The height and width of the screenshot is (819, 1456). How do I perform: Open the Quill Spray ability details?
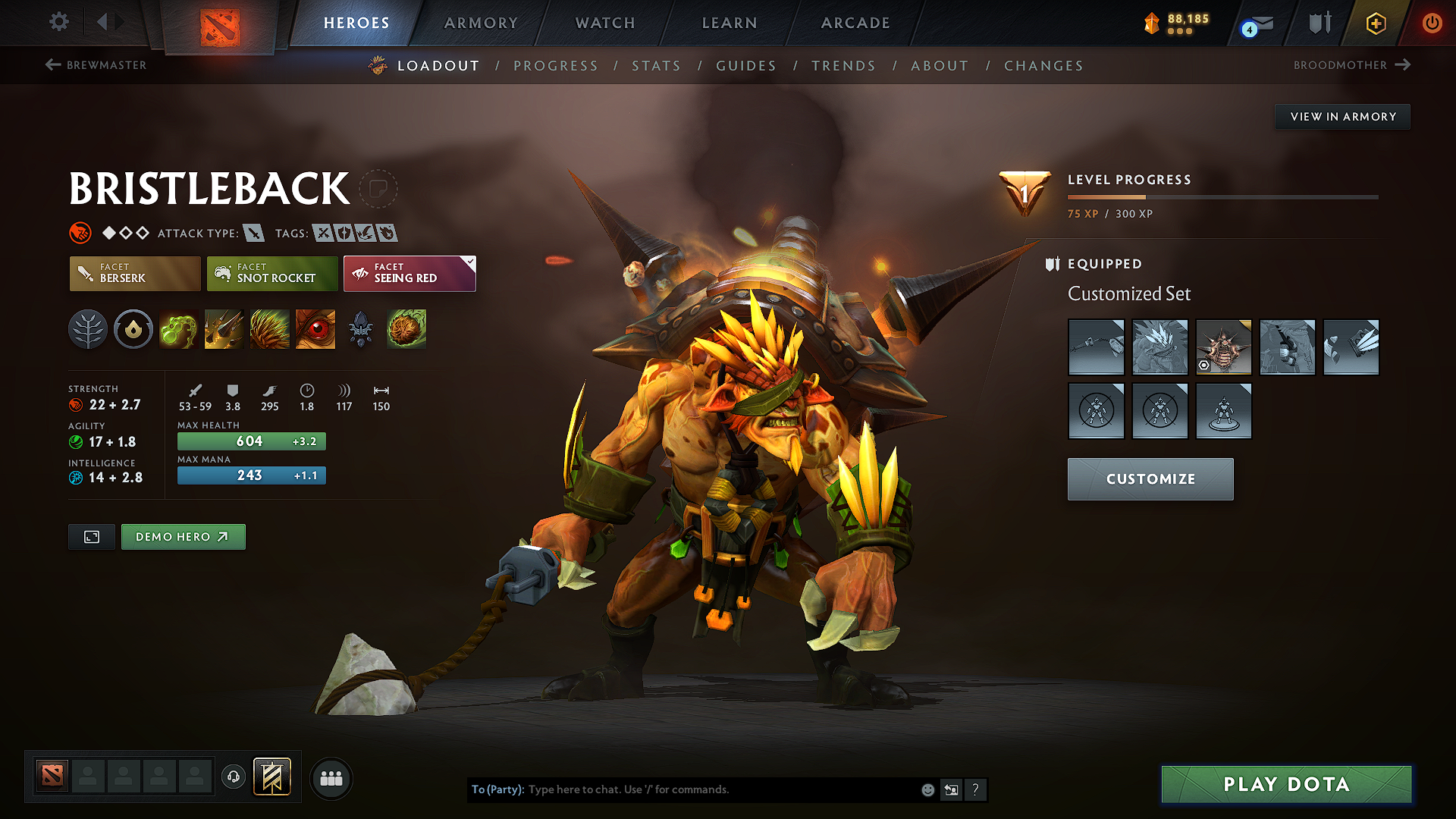pos(224,329)
